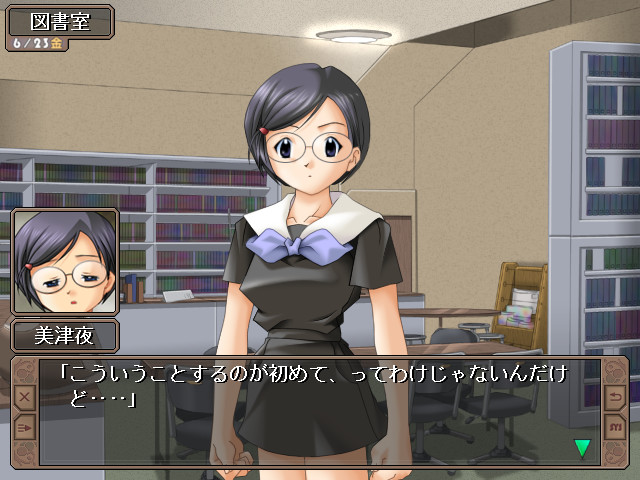Hide the dialogue box with the X button
Viewport: 640px width, 480px height.
(25, 397)
